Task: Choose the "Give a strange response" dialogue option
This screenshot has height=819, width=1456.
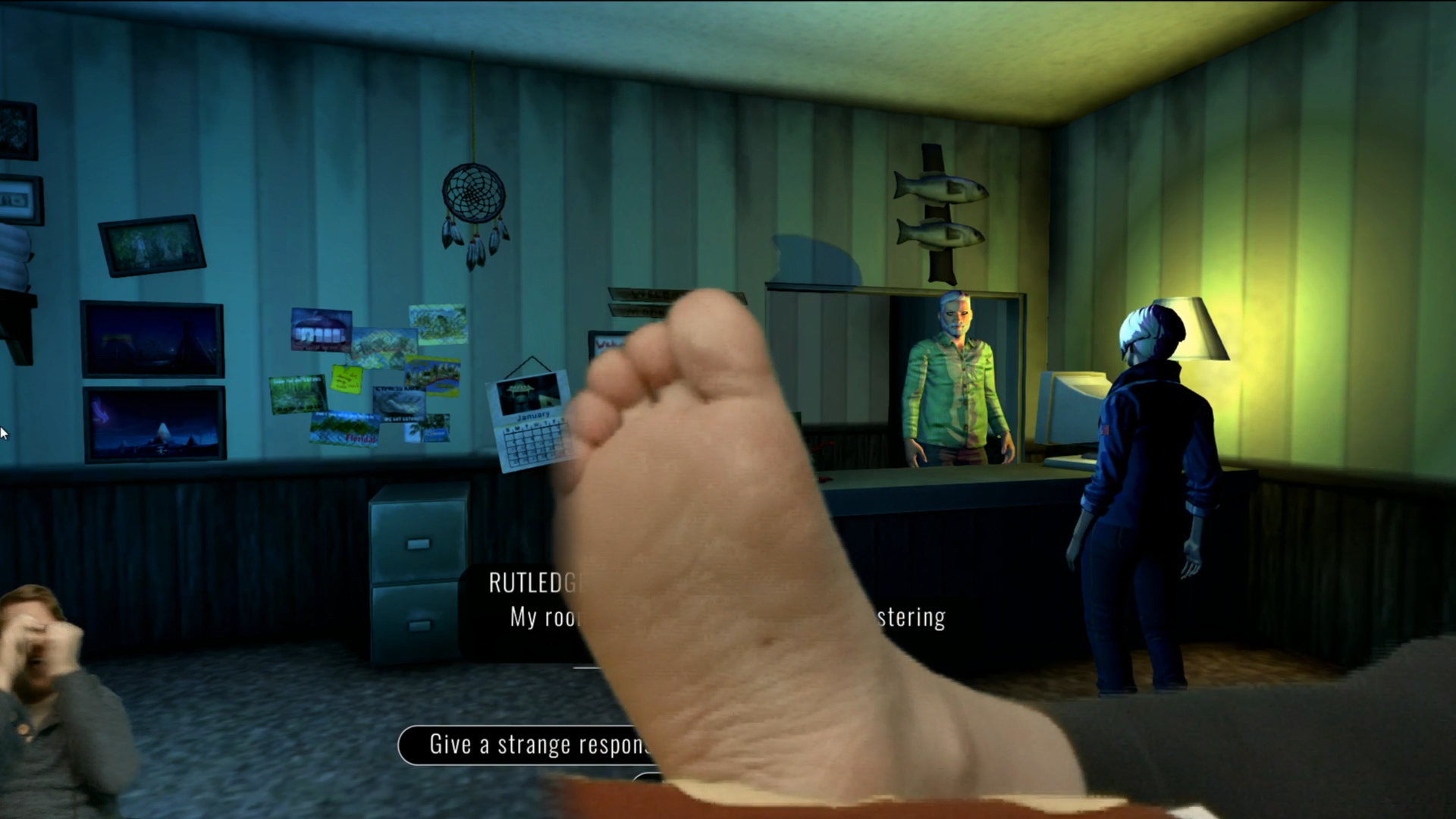Action: (x=523, y=745)
